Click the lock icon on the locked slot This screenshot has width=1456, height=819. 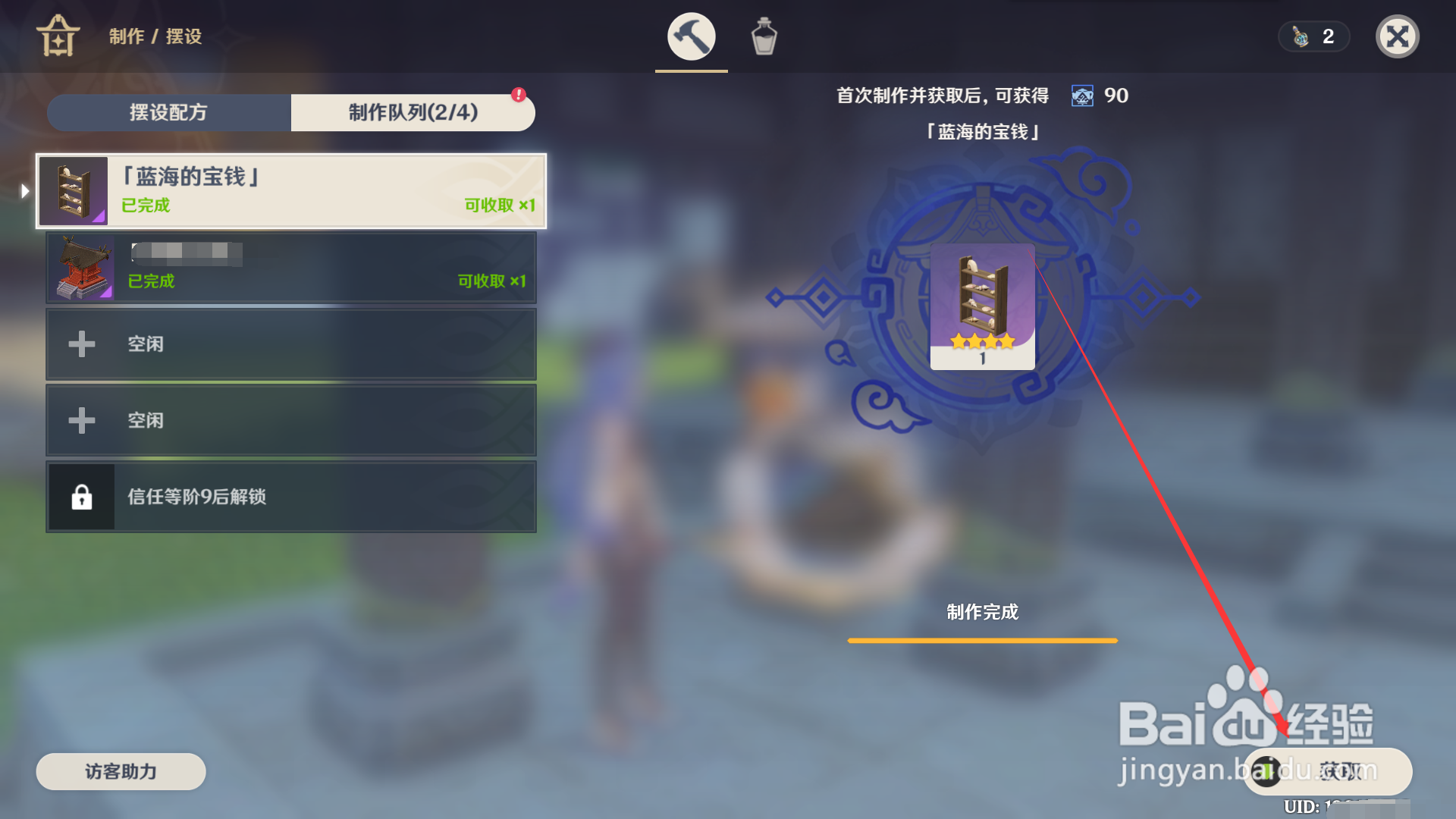click(83, 497)
